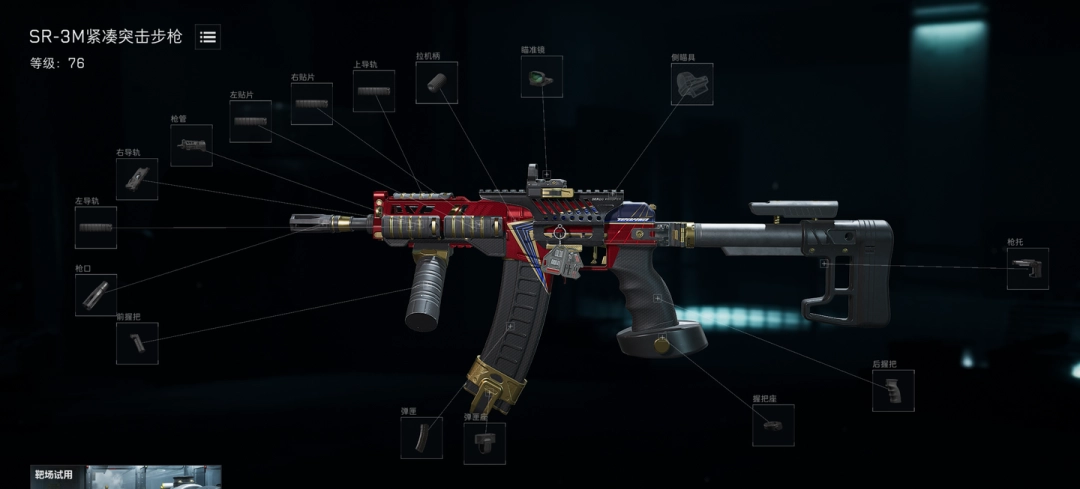
Task: Select the 枪管 barrel slot
Action: (x=191, y=145)
